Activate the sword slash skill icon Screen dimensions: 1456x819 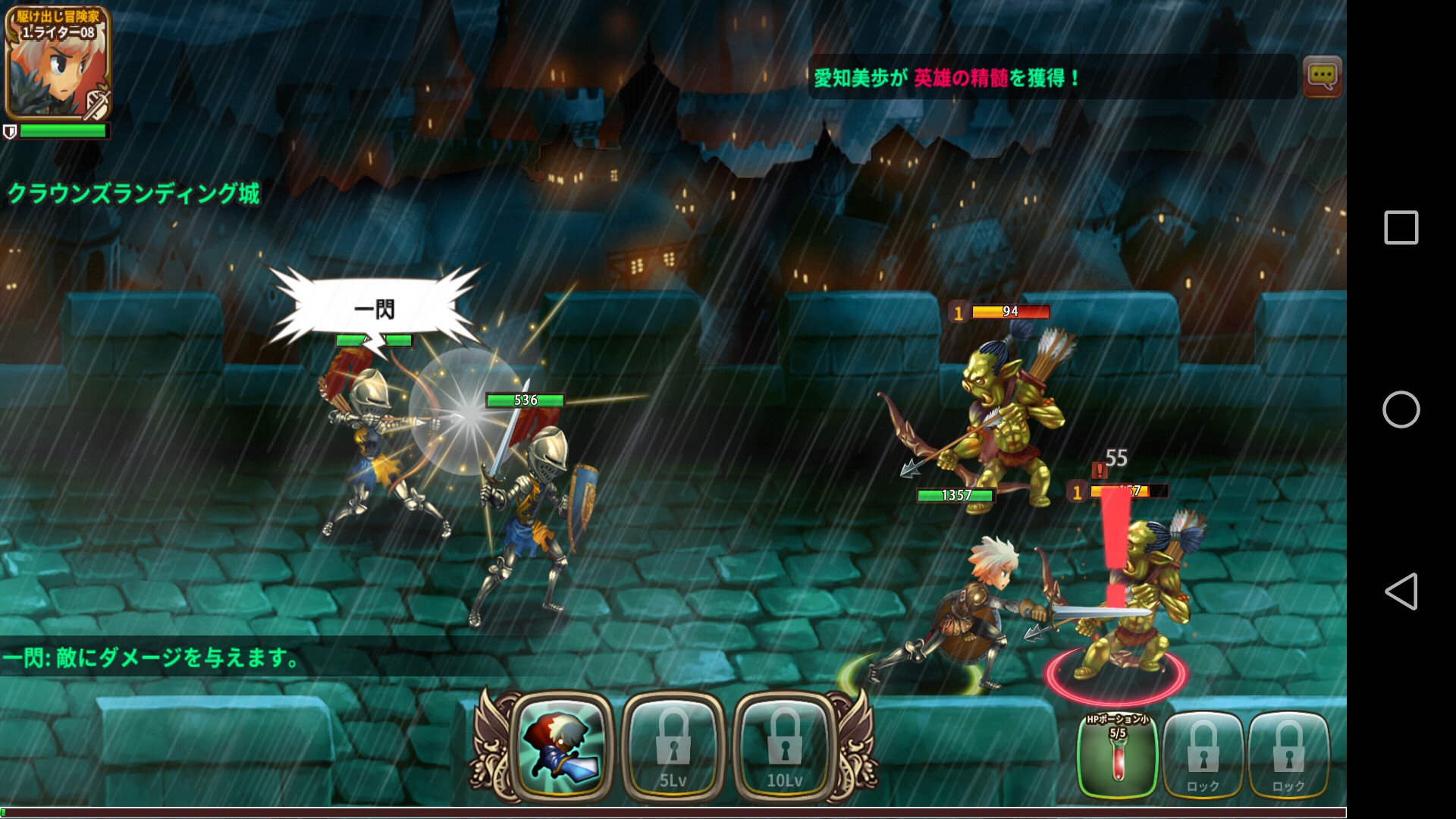562,746
